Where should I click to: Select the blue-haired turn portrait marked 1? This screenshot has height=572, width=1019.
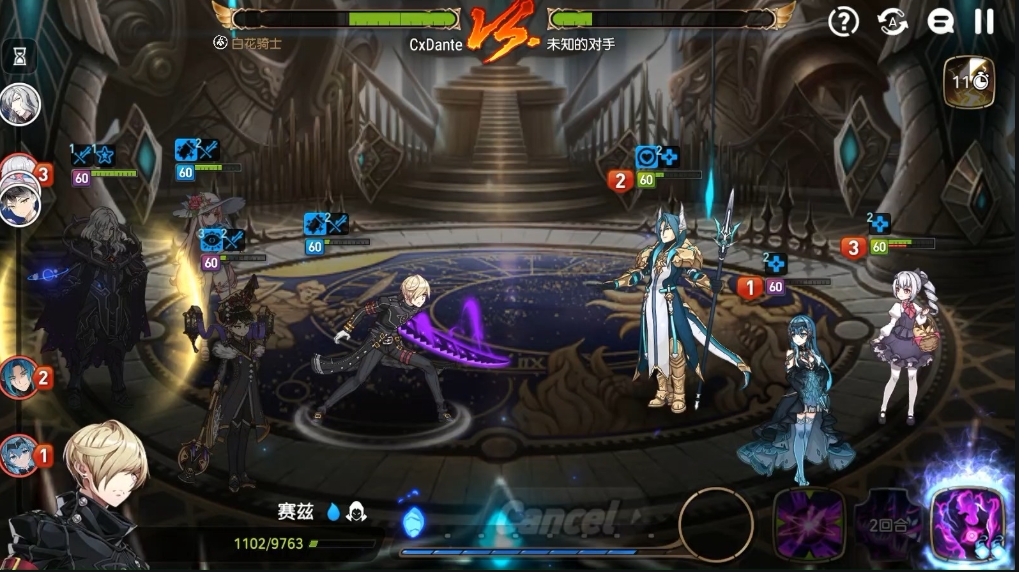pos(21,456)
